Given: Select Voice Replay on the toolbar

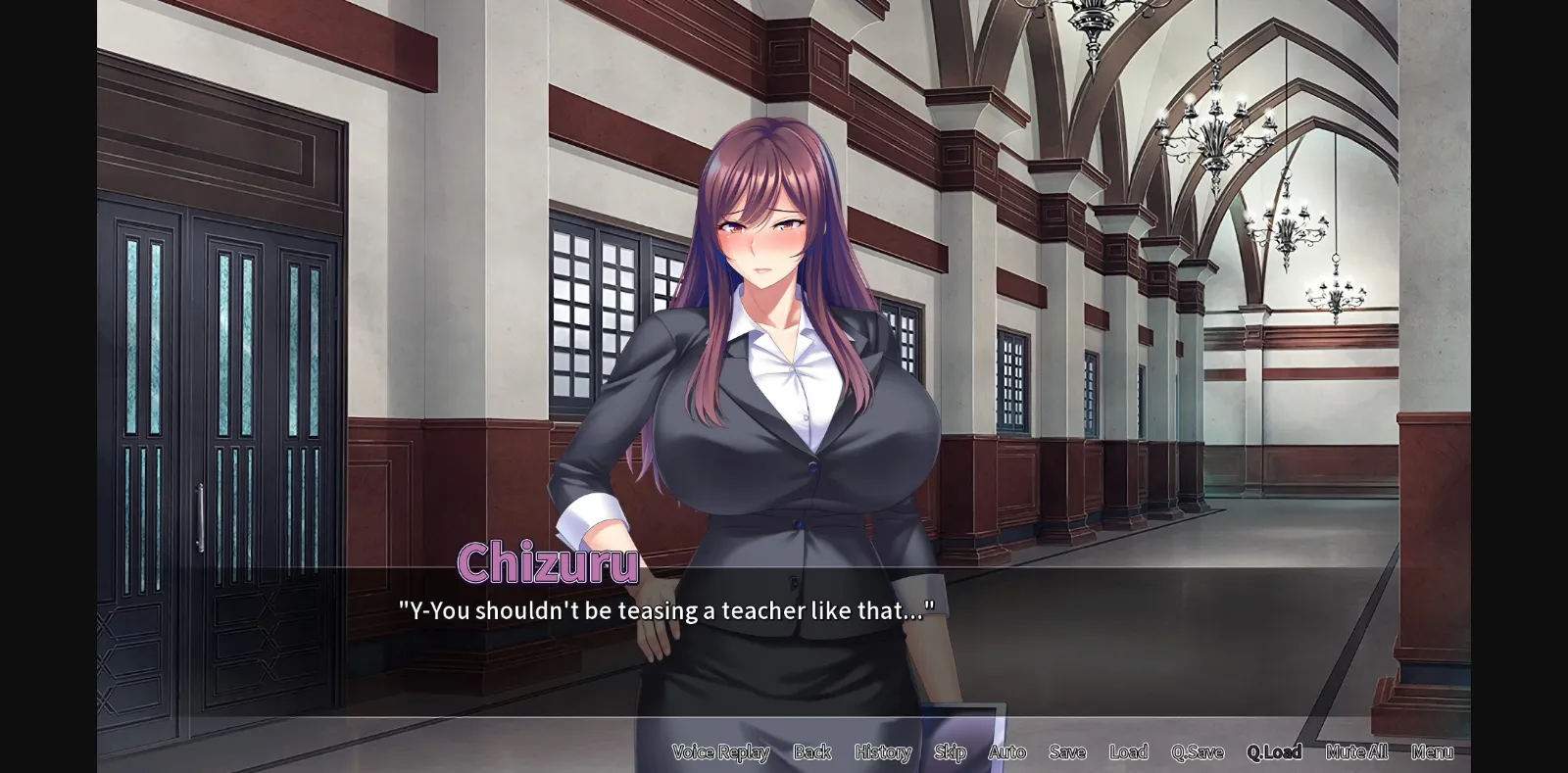Looking at the screenshot, I should tap(720, 752).
